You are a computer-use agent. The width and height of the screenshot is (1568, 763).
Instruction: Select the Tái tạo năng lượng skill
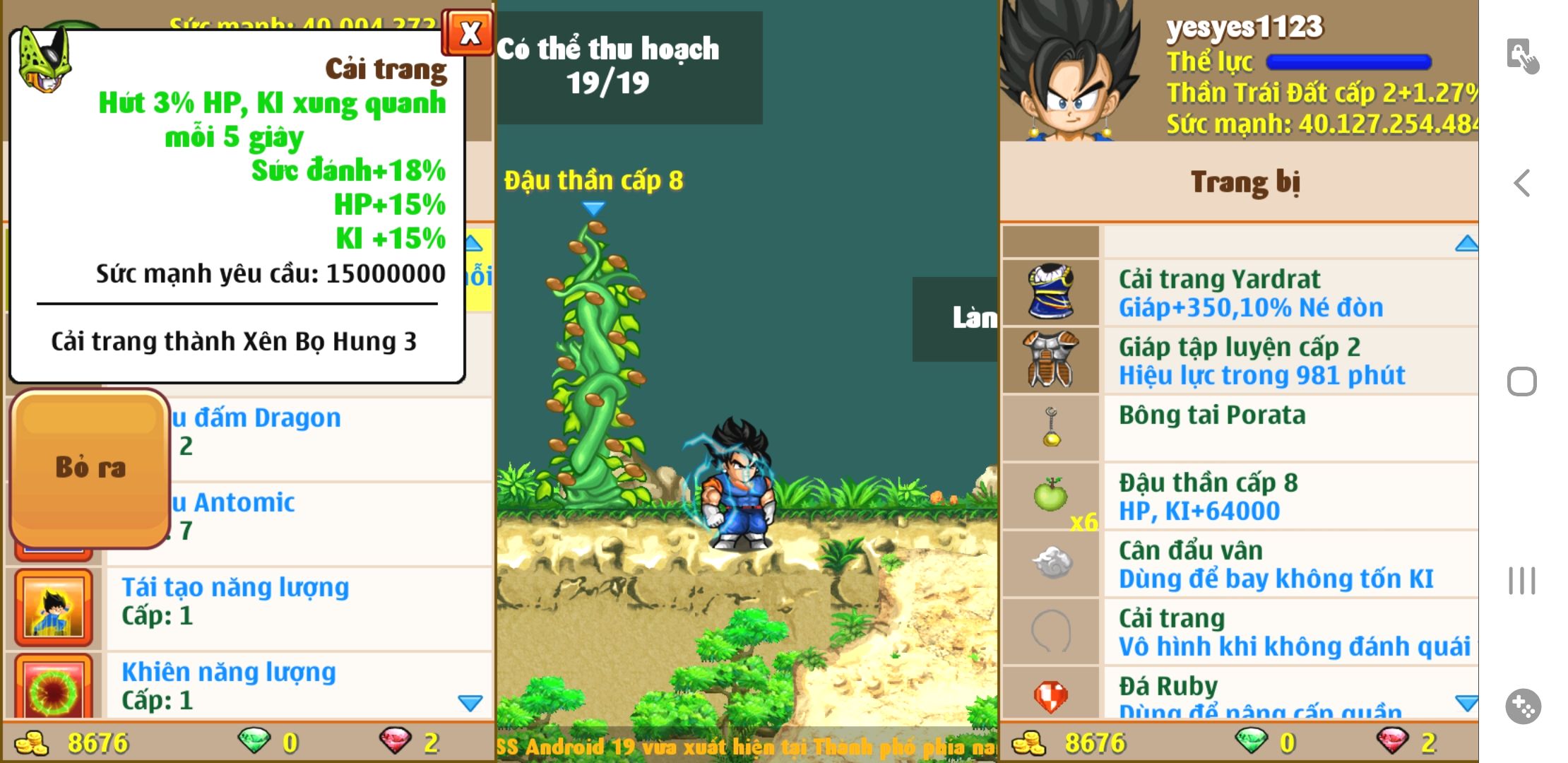[235, 601]
